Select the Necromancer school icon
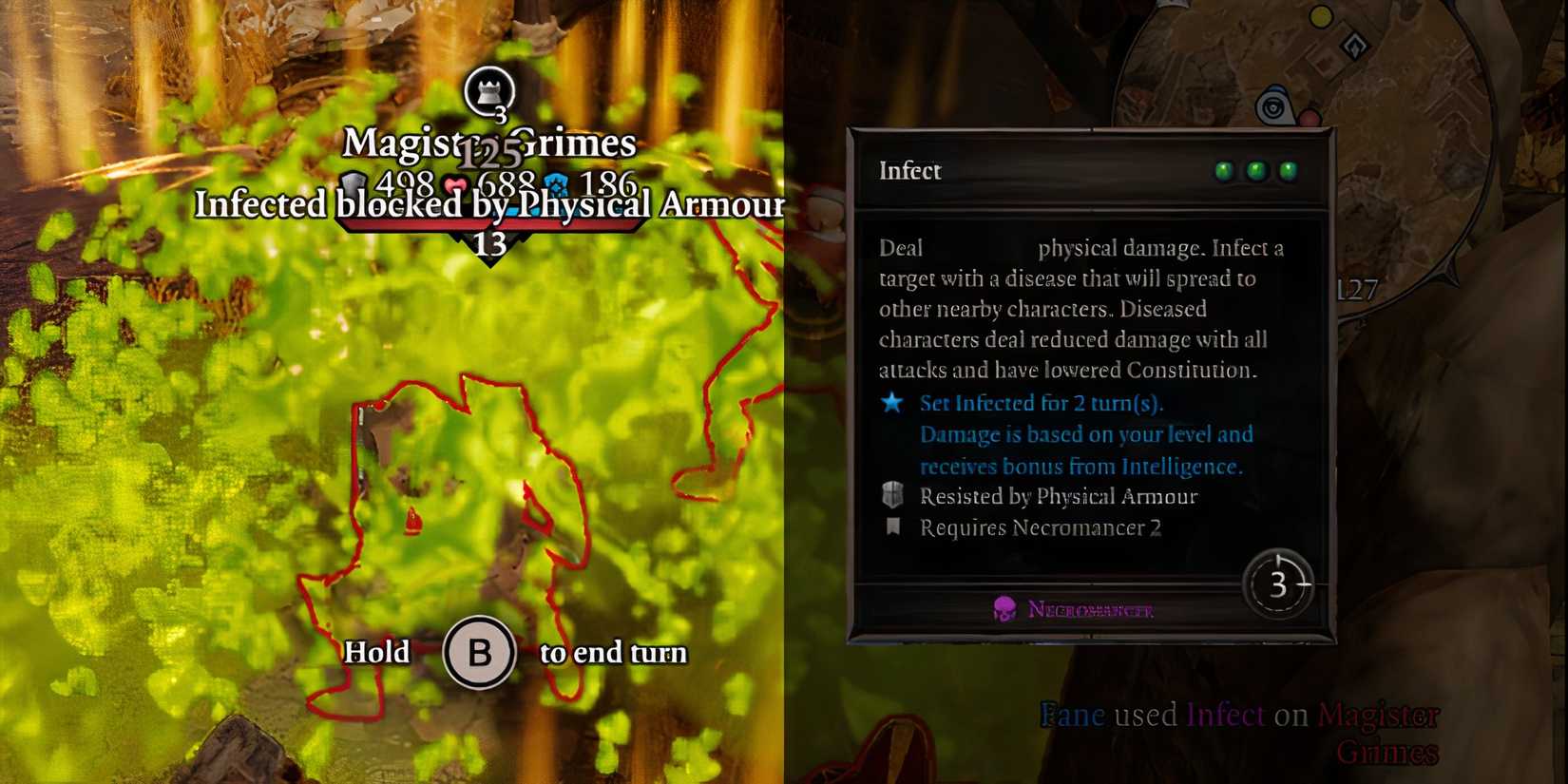Viewport: 1568px width, 784px height. point(1003,608)
